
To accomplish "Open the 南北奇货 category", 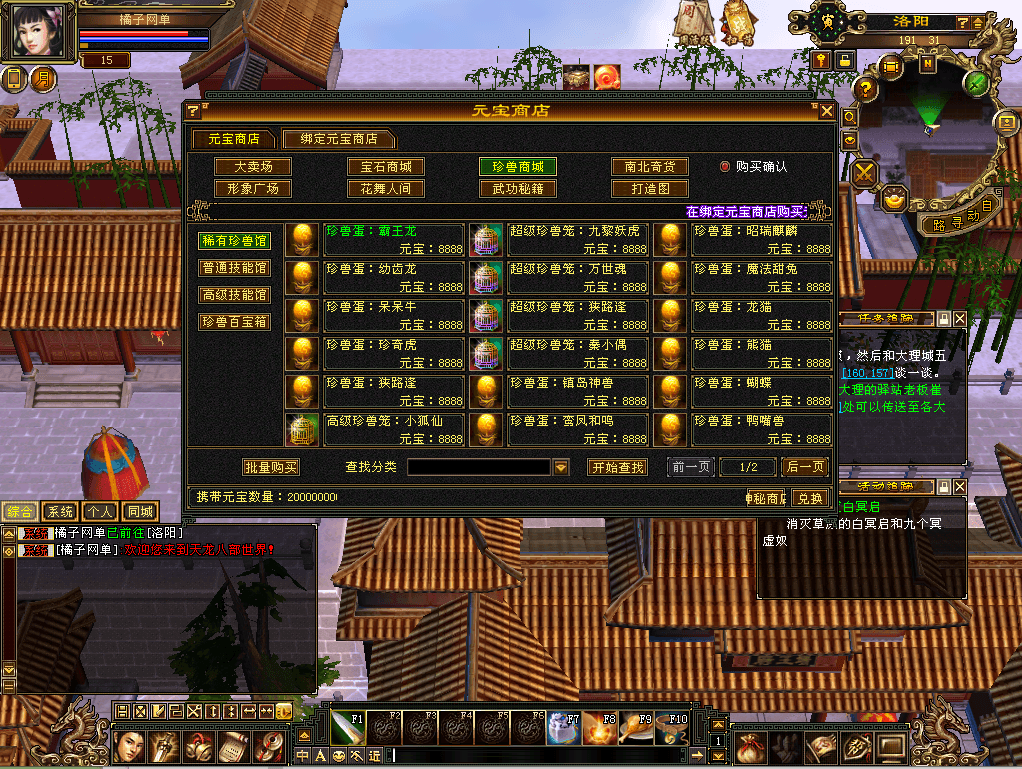I will click(x=649, y=167).
